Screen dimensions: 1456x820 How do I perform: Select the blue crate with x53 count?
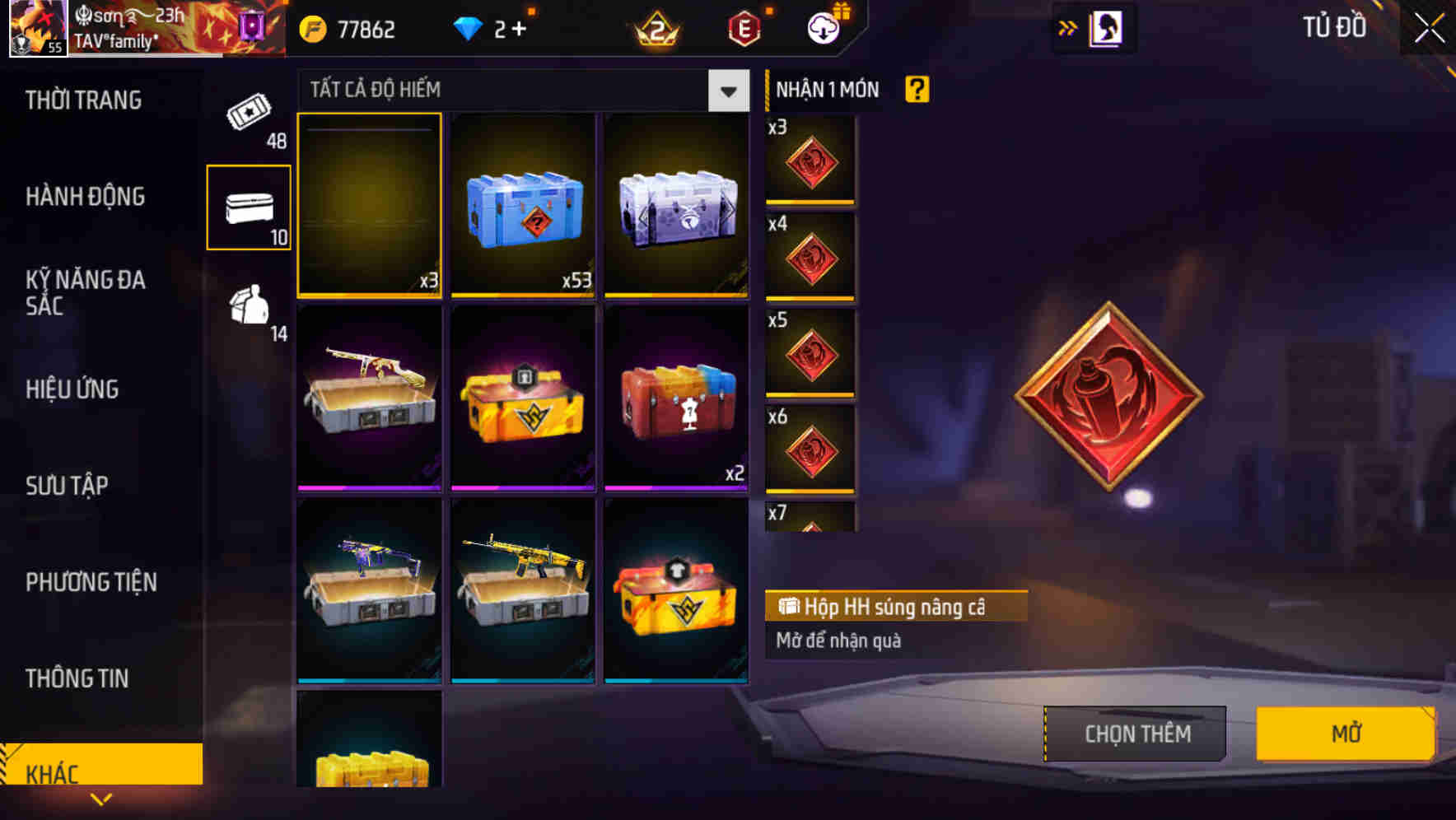pyautogui.click(x=522, y=206)
